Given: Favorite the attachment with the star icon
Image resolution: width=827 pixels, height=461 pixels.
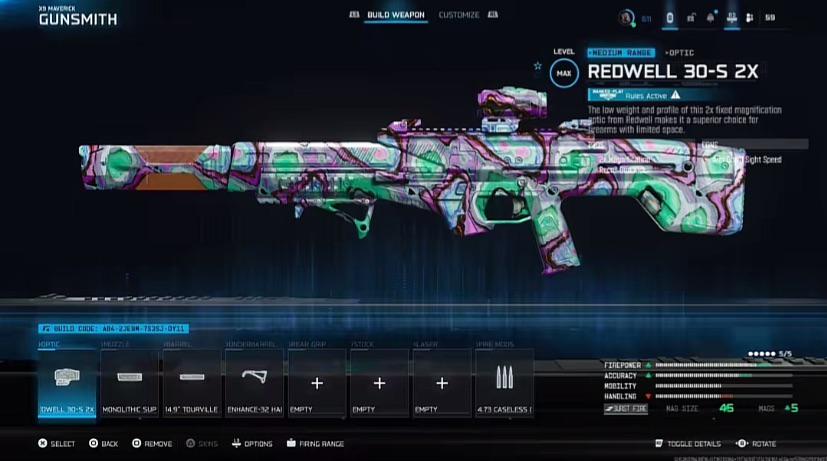Looking at the screenshot, I should click(538, 66).
